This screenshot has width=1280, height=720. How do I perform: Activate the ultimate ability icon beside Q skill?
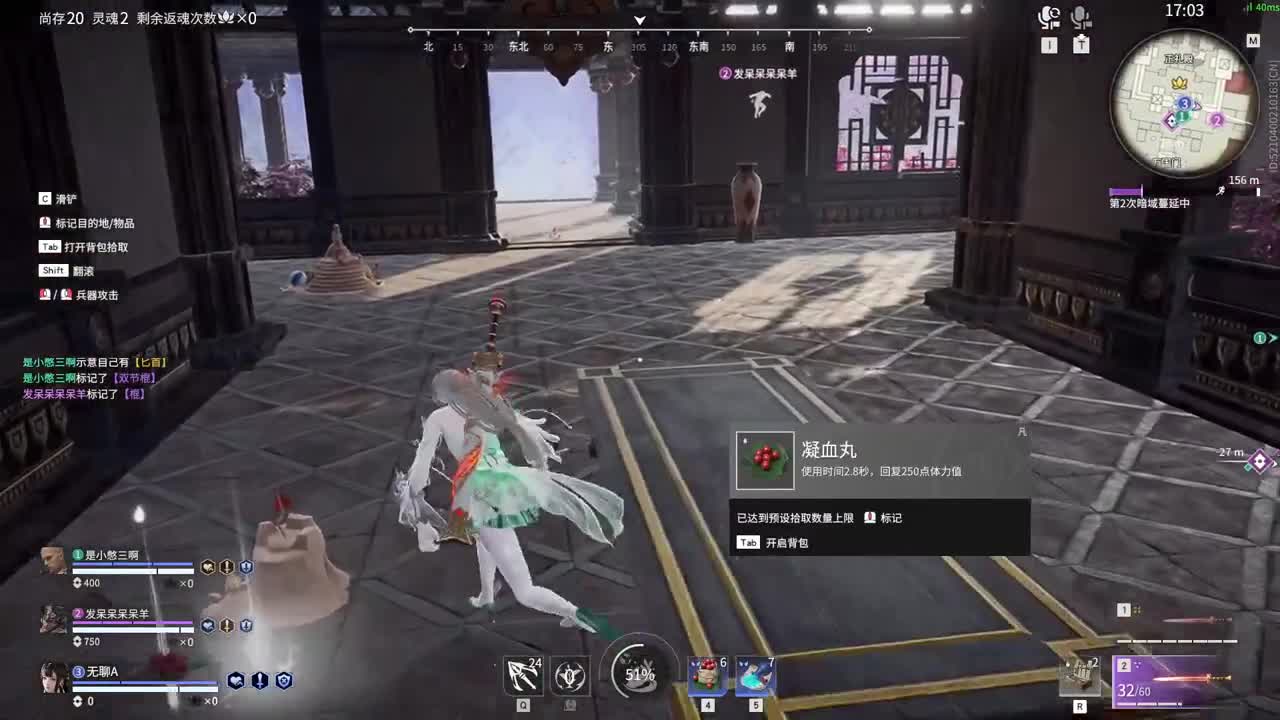pyautogui.click(x=570, y=676)
